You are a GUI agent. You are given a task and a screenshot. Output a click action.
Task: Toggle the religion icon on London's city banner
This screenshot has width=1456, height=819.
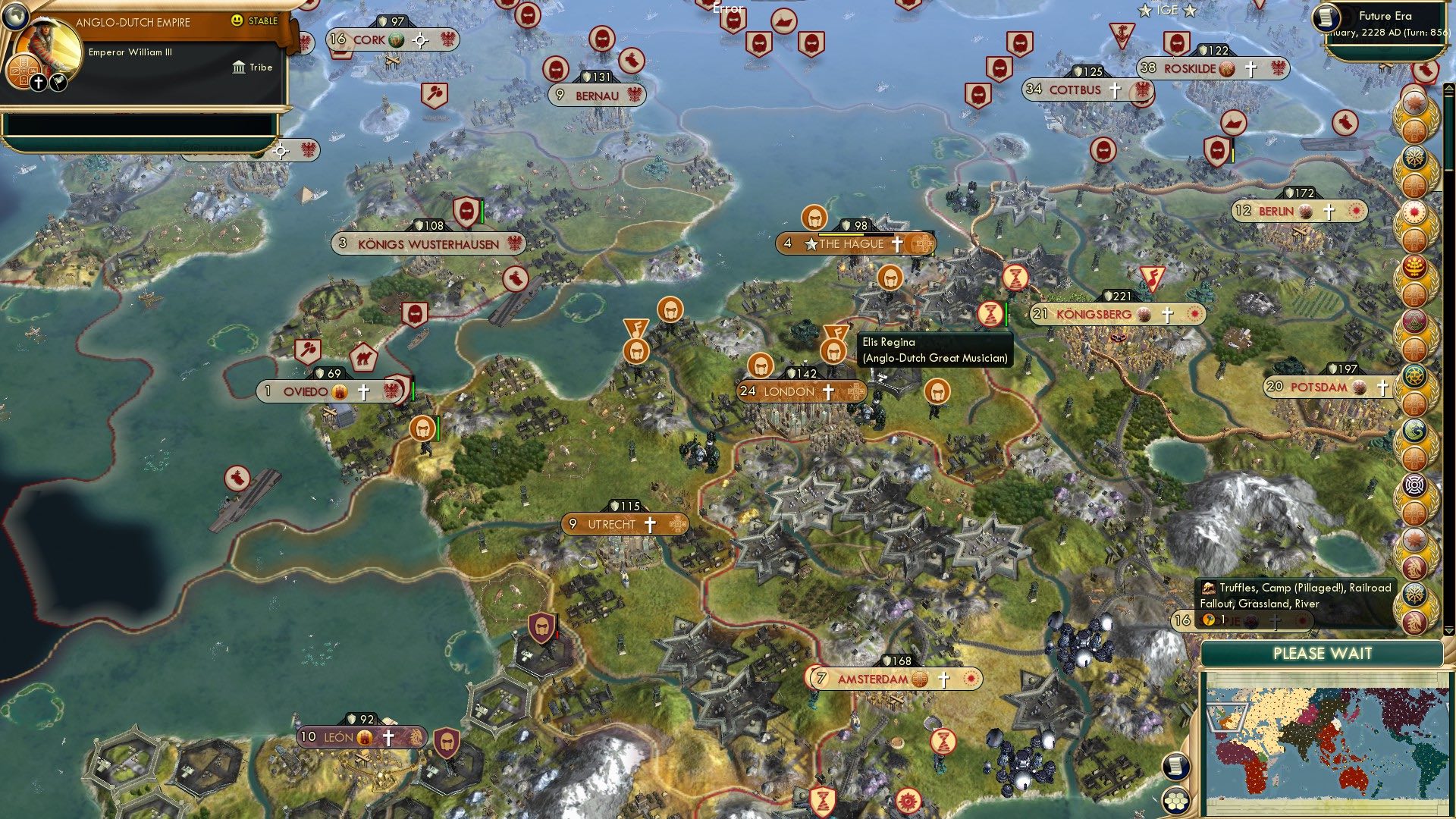[827, 391]
